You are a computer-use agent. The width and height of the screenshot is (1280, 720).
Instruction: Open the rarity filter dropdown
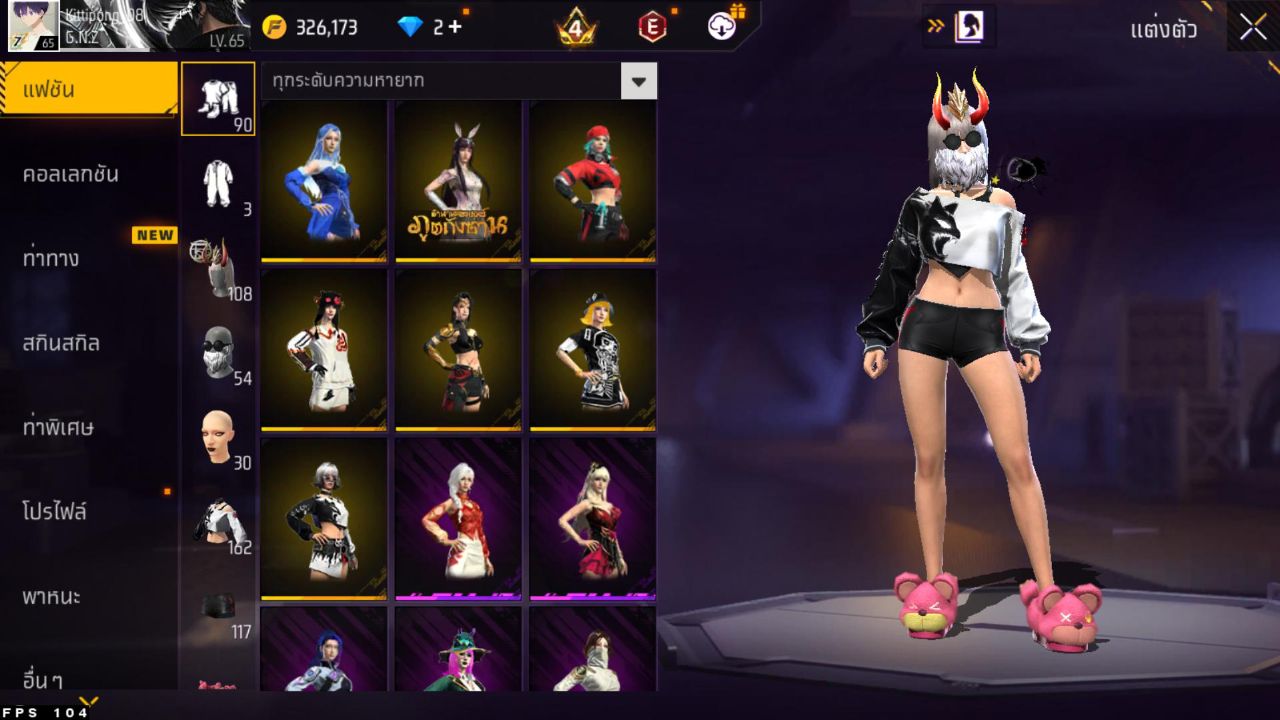[638, 81]
